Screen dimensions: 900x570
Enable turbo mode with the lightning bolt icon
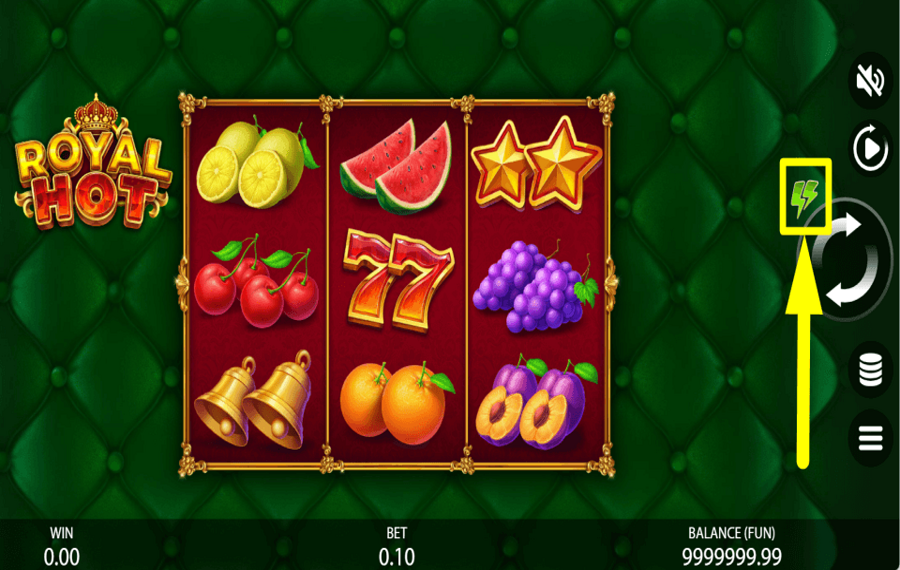(805, 195)
